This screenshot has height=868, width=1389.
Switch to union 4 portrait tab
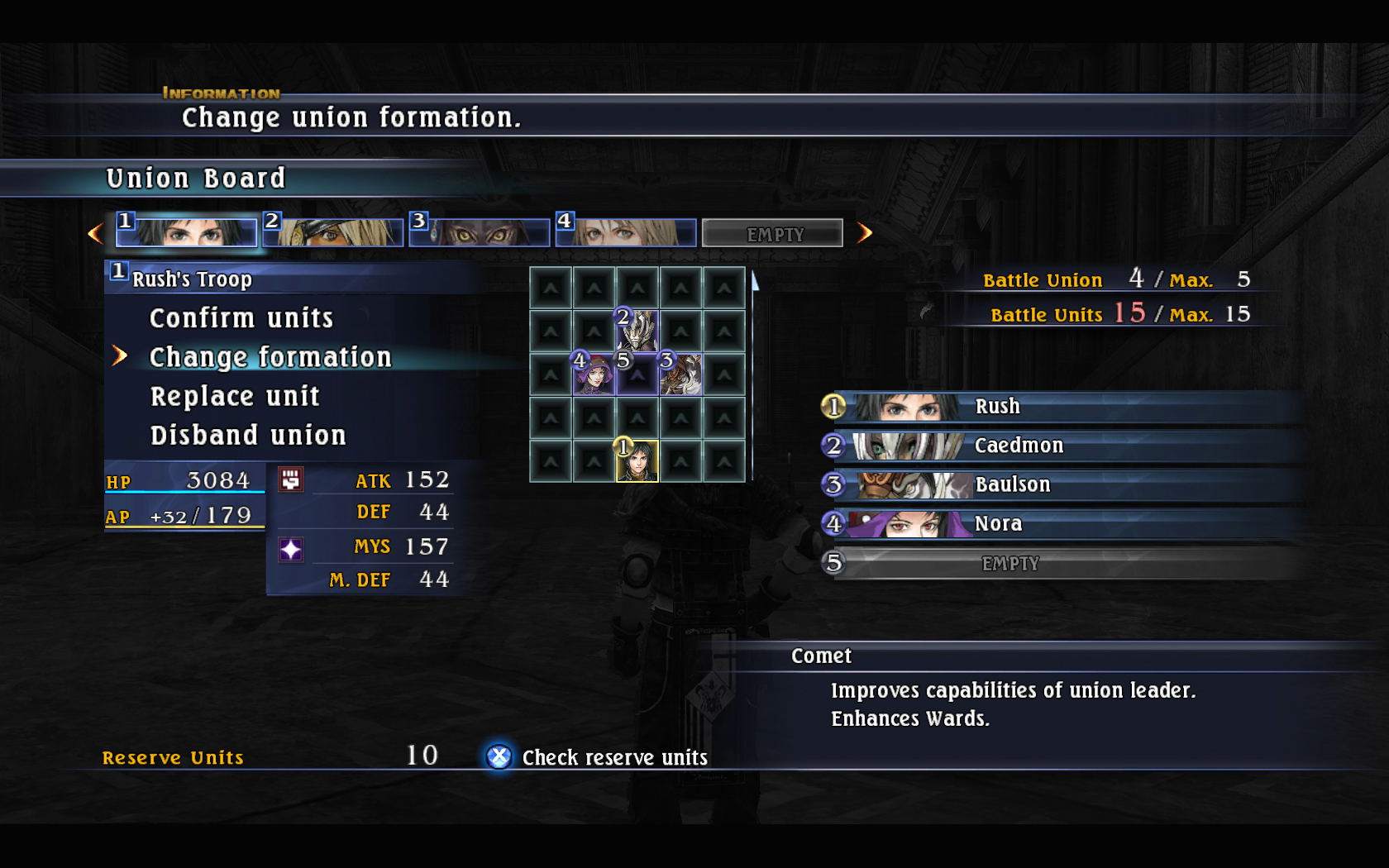pyautogui.click(x=626, y=232)
